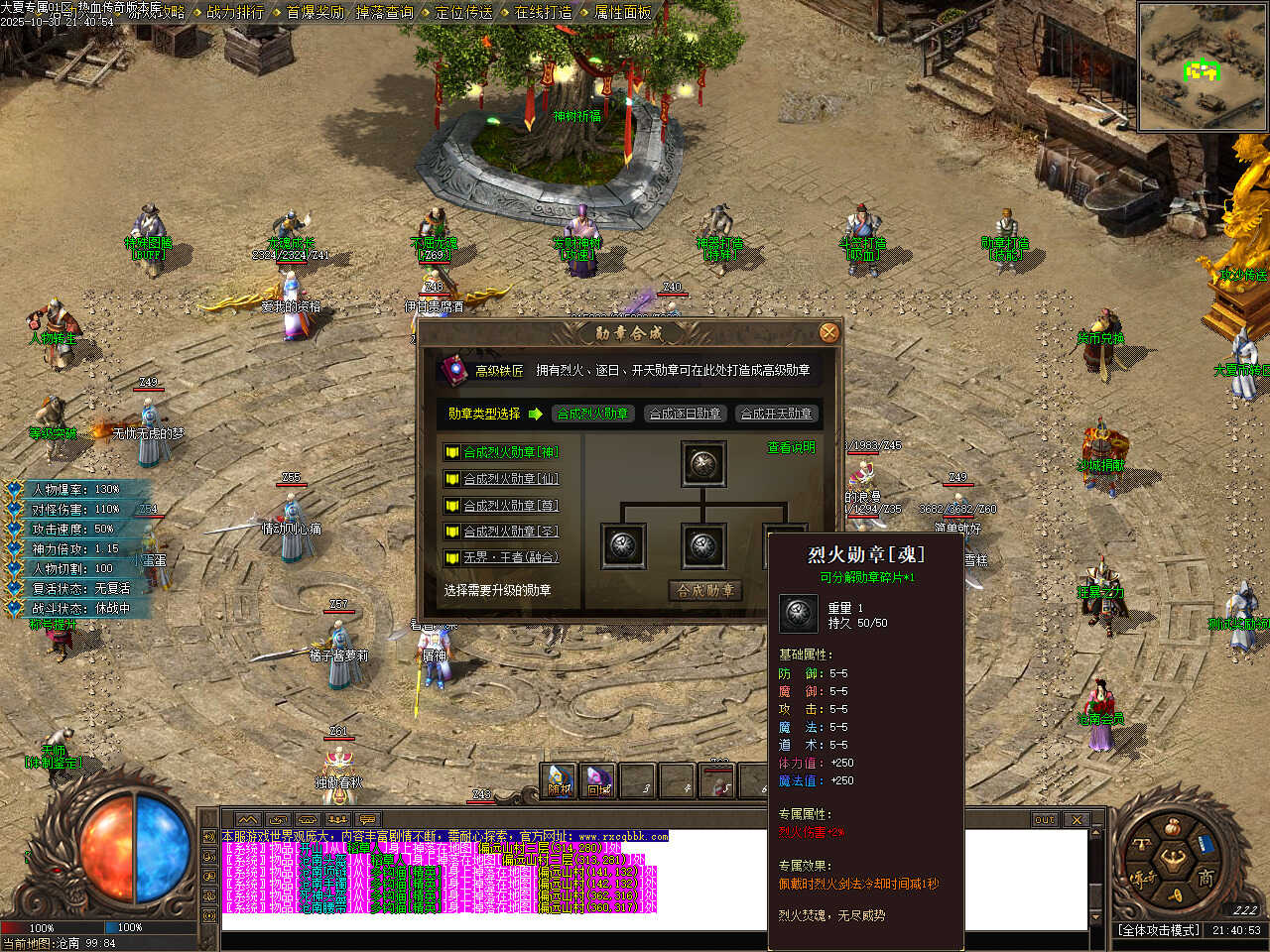Screen dimensions: 1270x952
Task: Choose the 合成烈火勋章[尊] entry
Action: click(510, 506)
